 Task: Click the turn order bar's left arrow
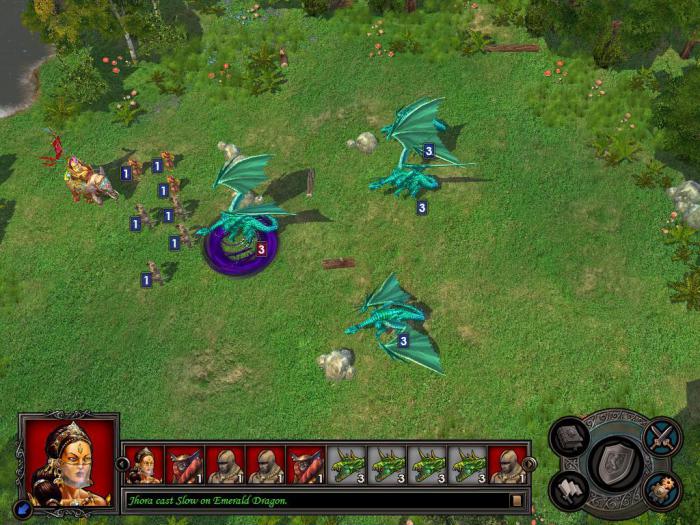pos(123,464)
